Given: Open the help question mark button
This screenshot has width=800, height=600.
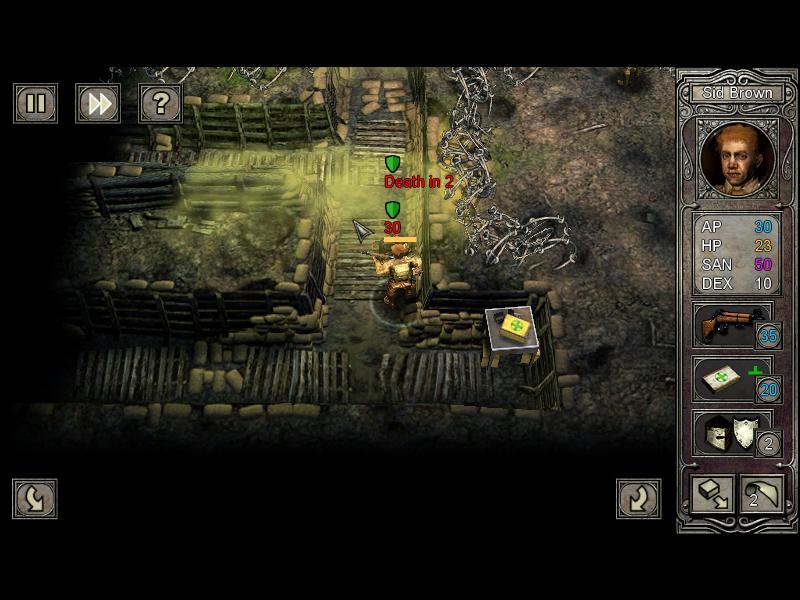Looking at the screenshot, I should click(159, 103).
